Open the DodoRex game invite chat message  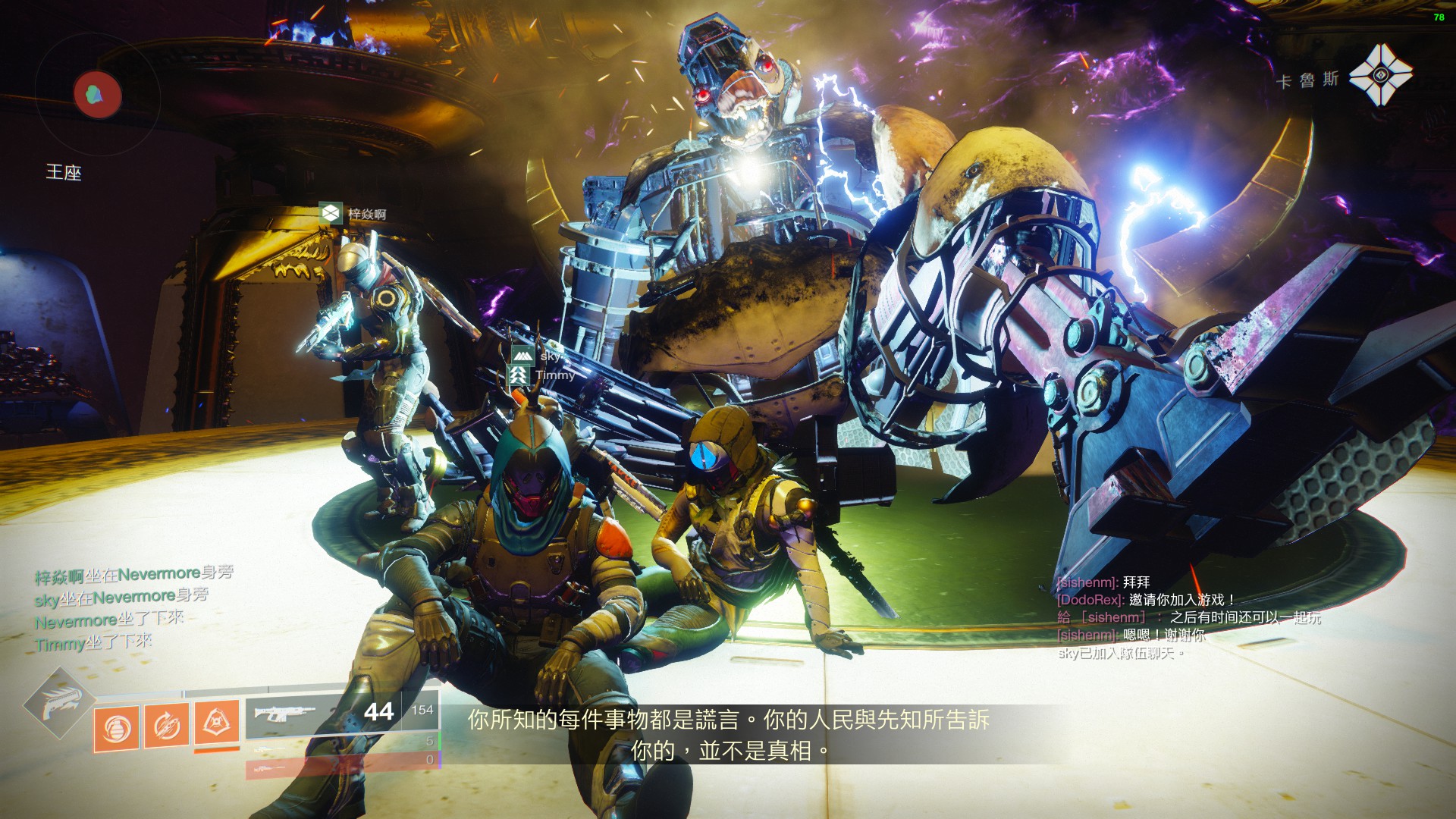1146,600
